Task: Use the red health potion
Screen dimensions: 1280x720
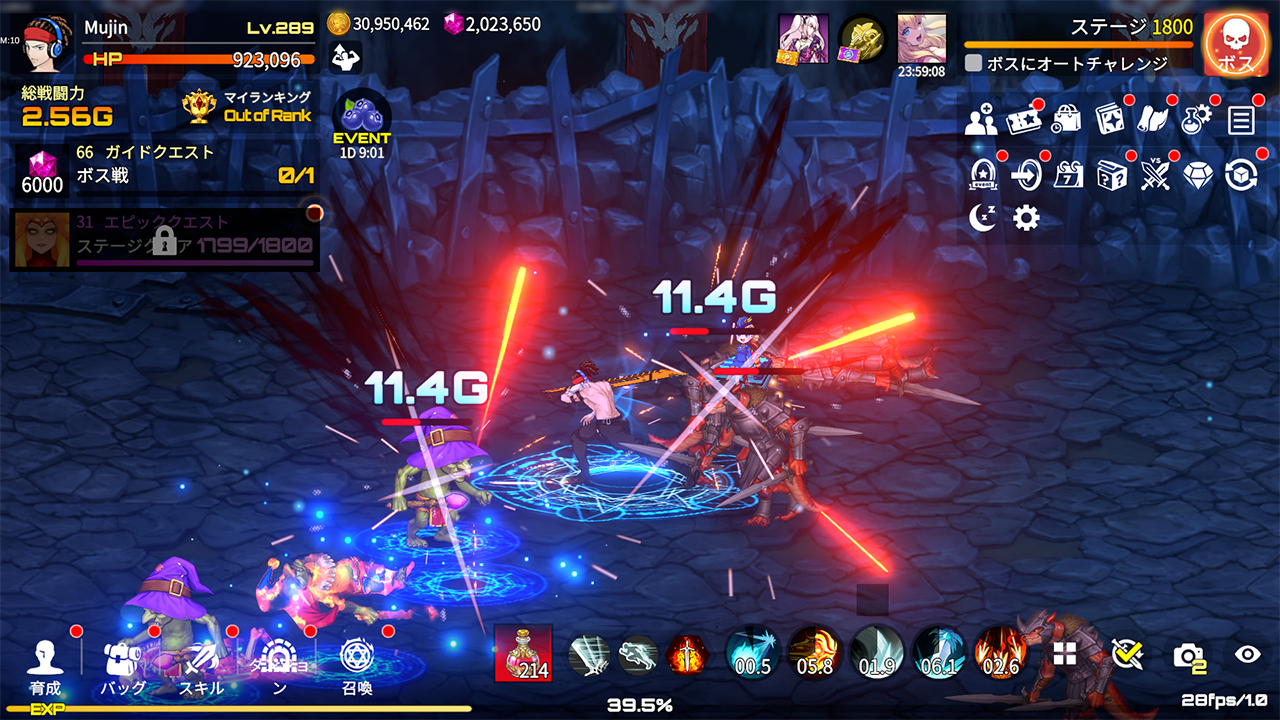Action: pyautogui.click(x=523, y=654)
